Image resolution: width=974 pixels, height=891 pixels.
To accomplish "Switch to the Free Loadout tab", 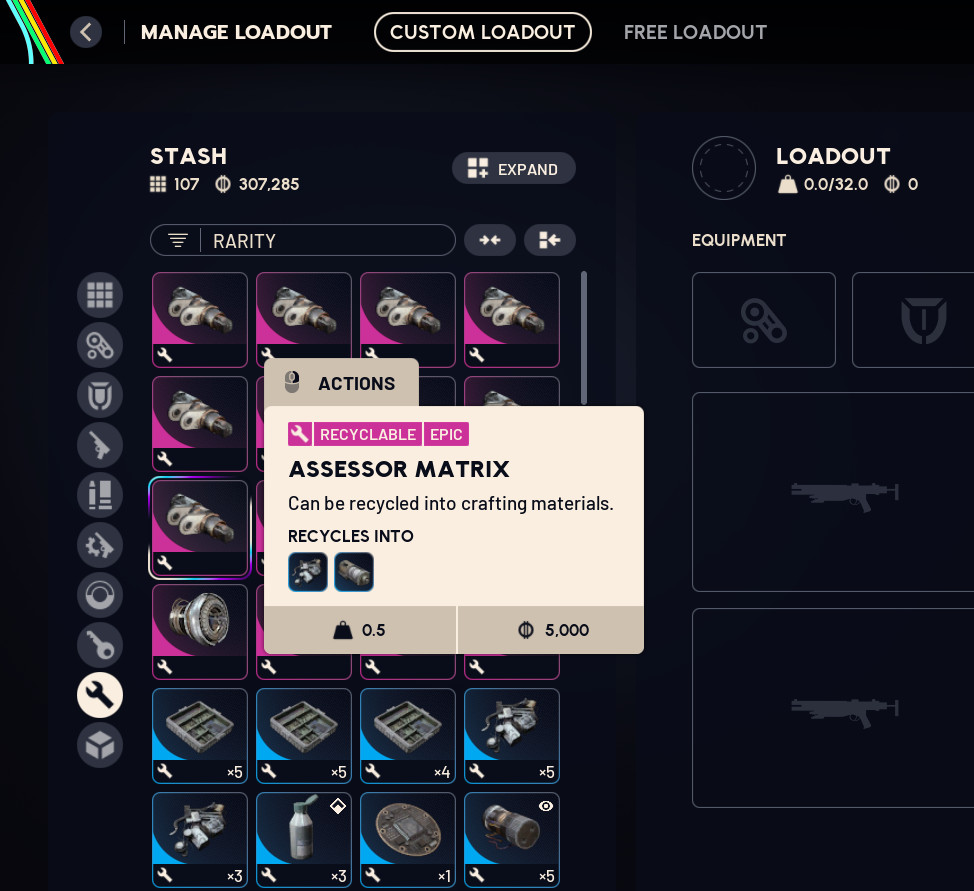I will (x=695, y=32).
